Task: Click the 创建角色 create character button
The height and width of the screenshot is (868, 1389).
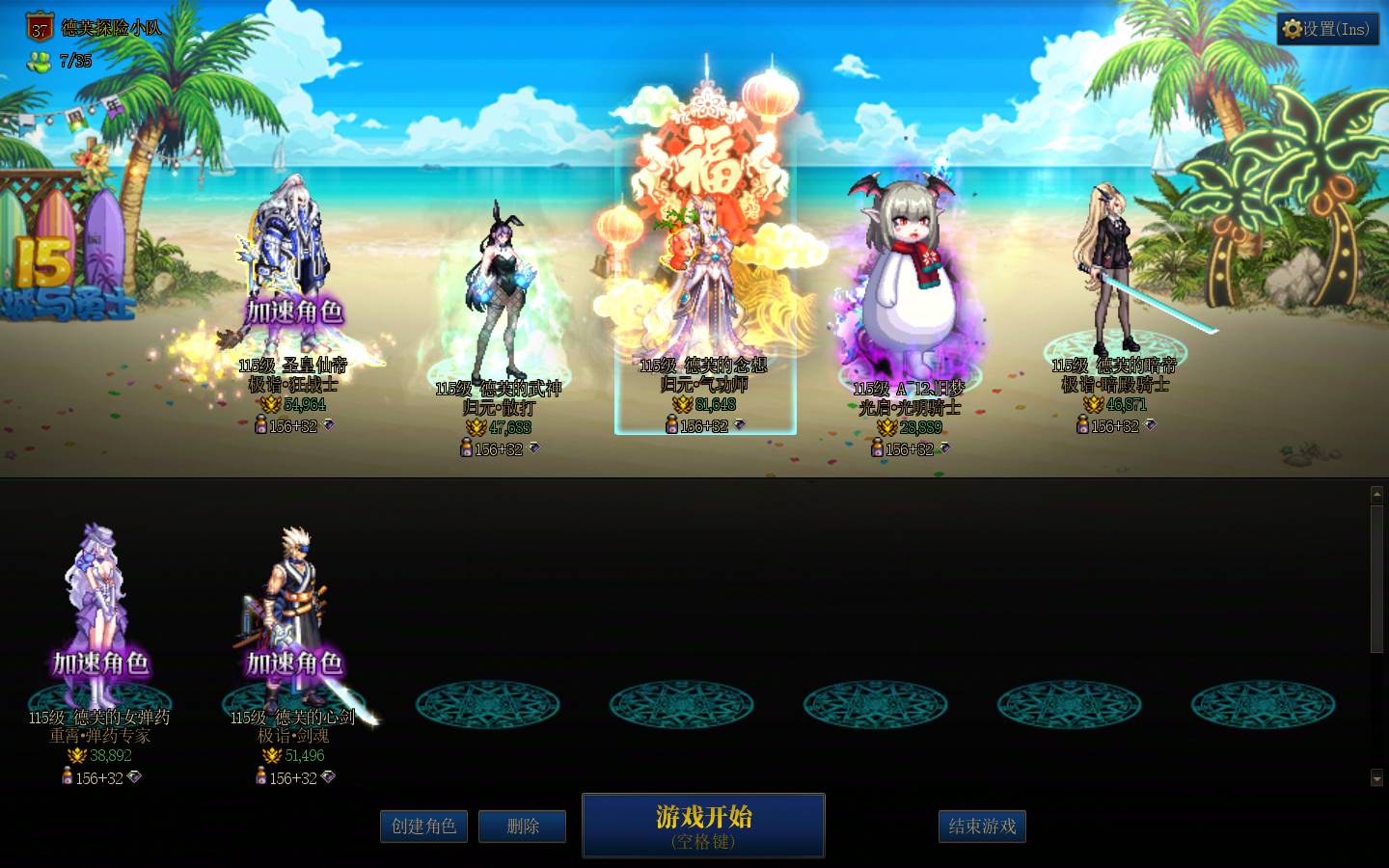Action: [423, 827]
